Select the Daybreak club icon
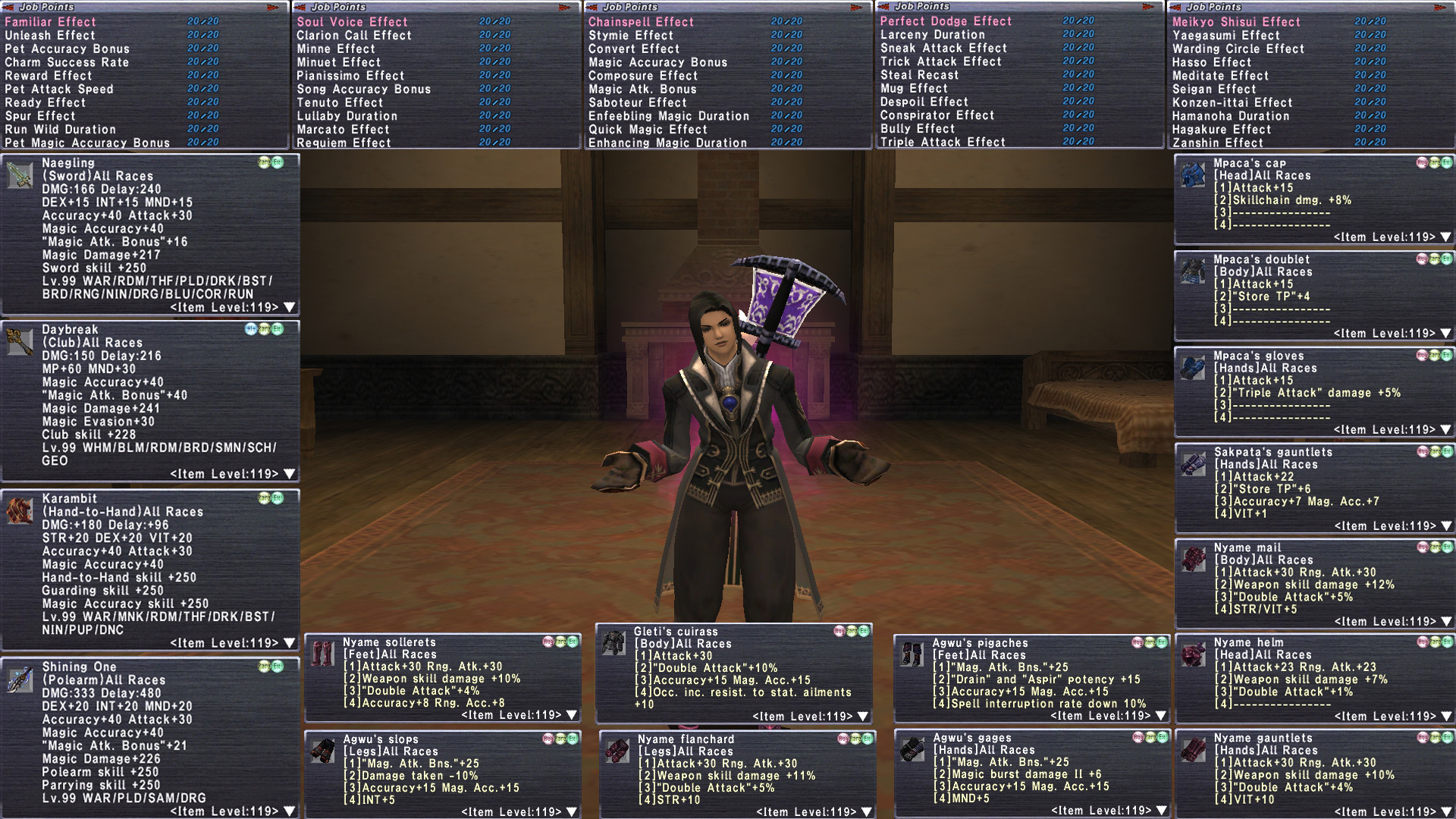Image resolution: width=1456 pixels, height=819 pixels. coord(20,342)
